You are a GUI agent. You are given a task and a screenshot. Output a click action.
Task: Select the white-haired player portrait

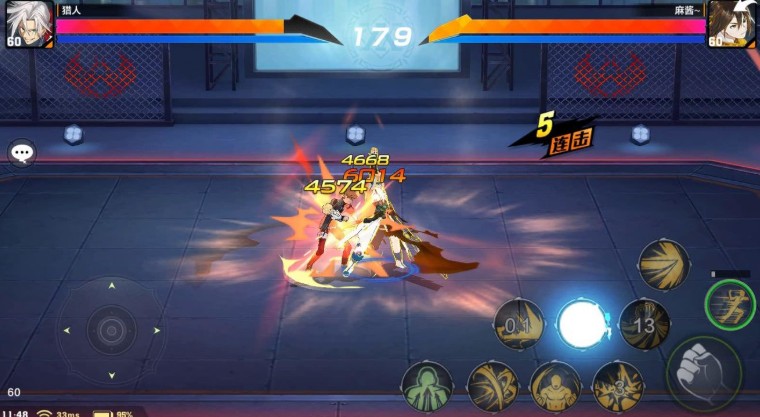[x=28, y=23]
